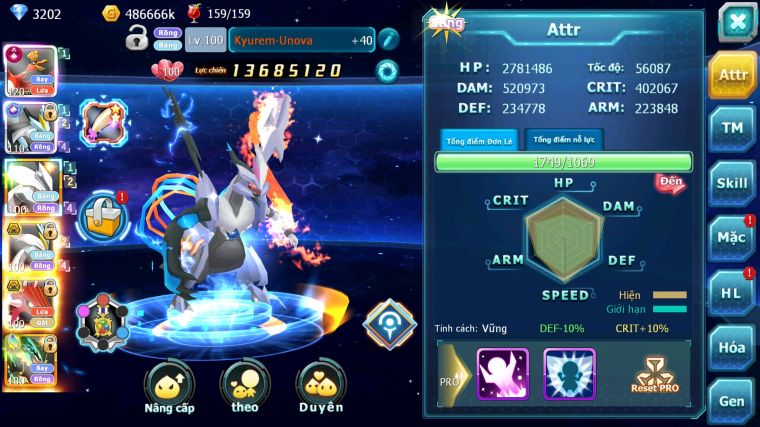Show the Tổng điểm nỗ lực tab
This screenshot has width=760, height=427.
coord(563,140)
